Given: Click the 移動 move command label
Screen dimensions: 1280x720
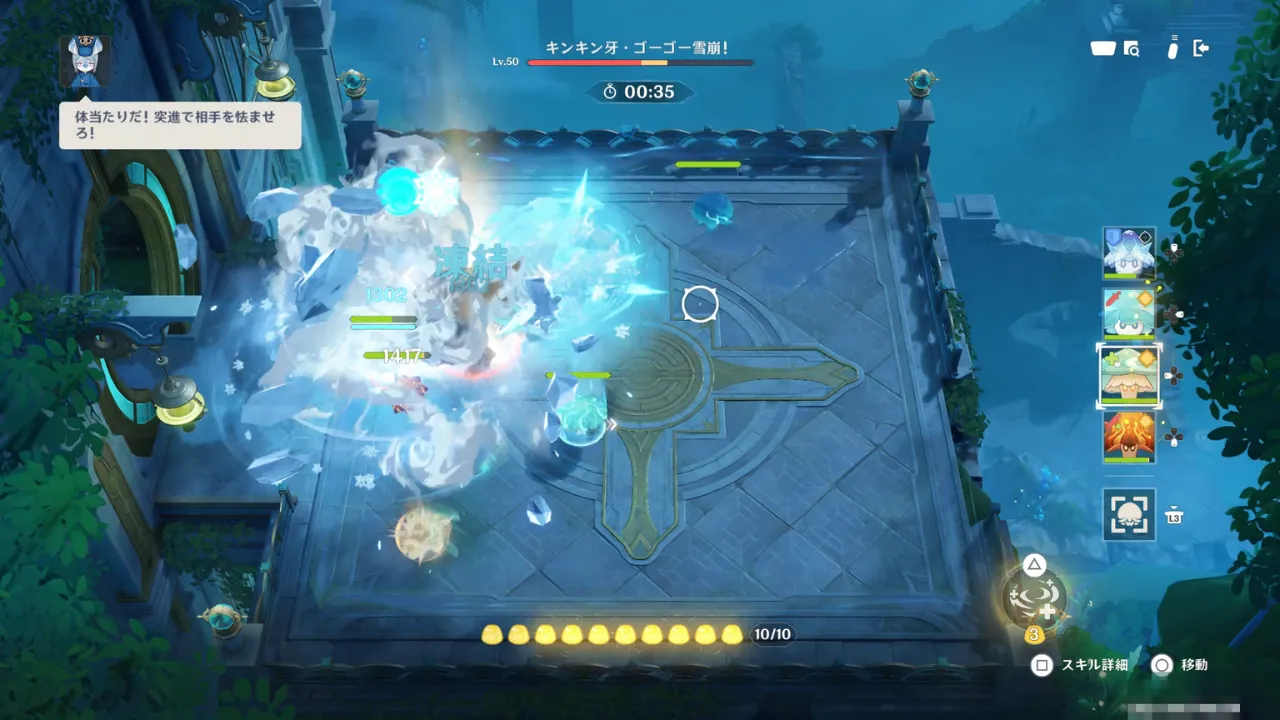Looking at the screenshot, I should tap(1194, 665).
